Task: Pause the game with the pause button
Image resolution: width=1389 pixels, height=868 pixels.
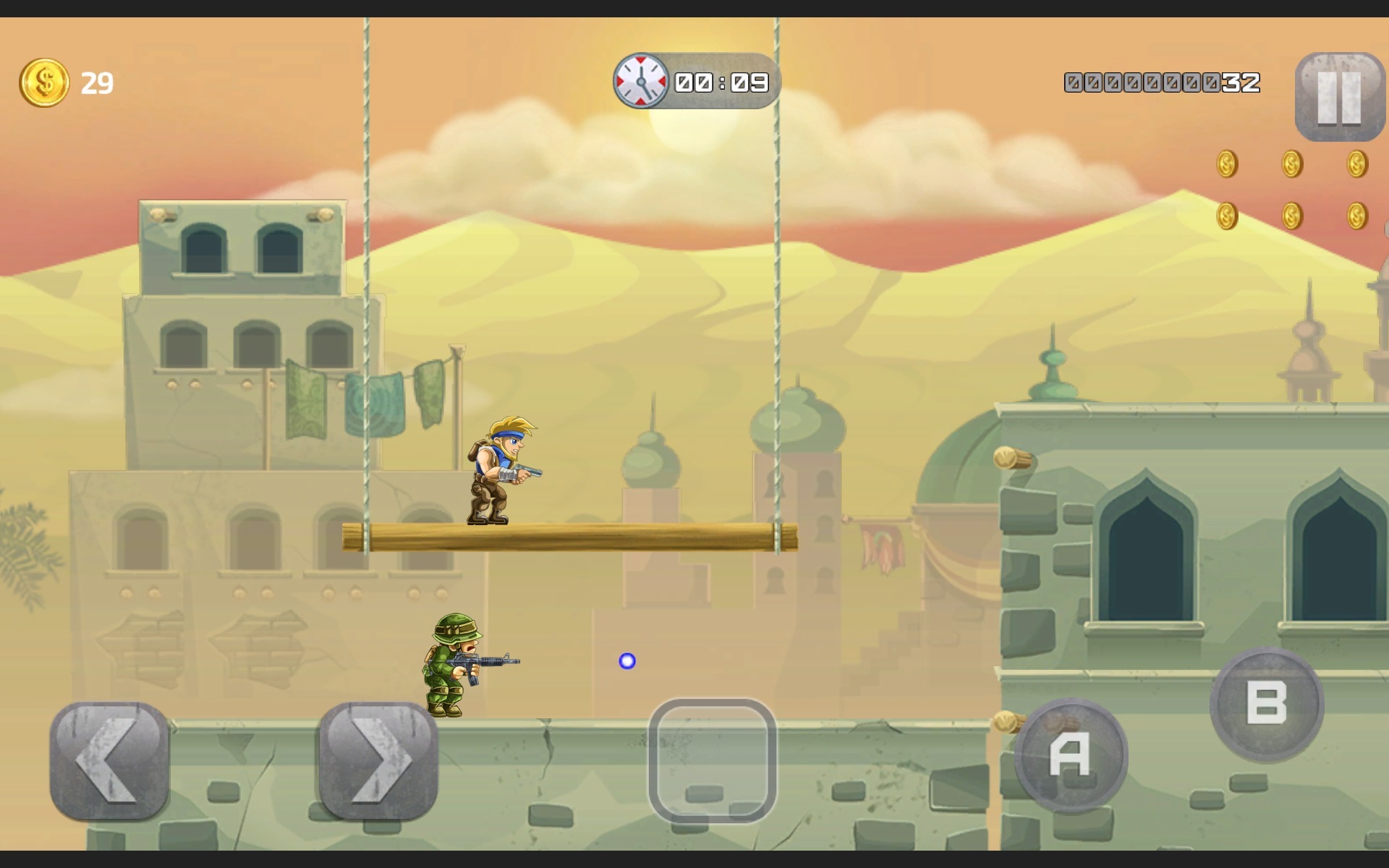Action: coord(1339,97)
